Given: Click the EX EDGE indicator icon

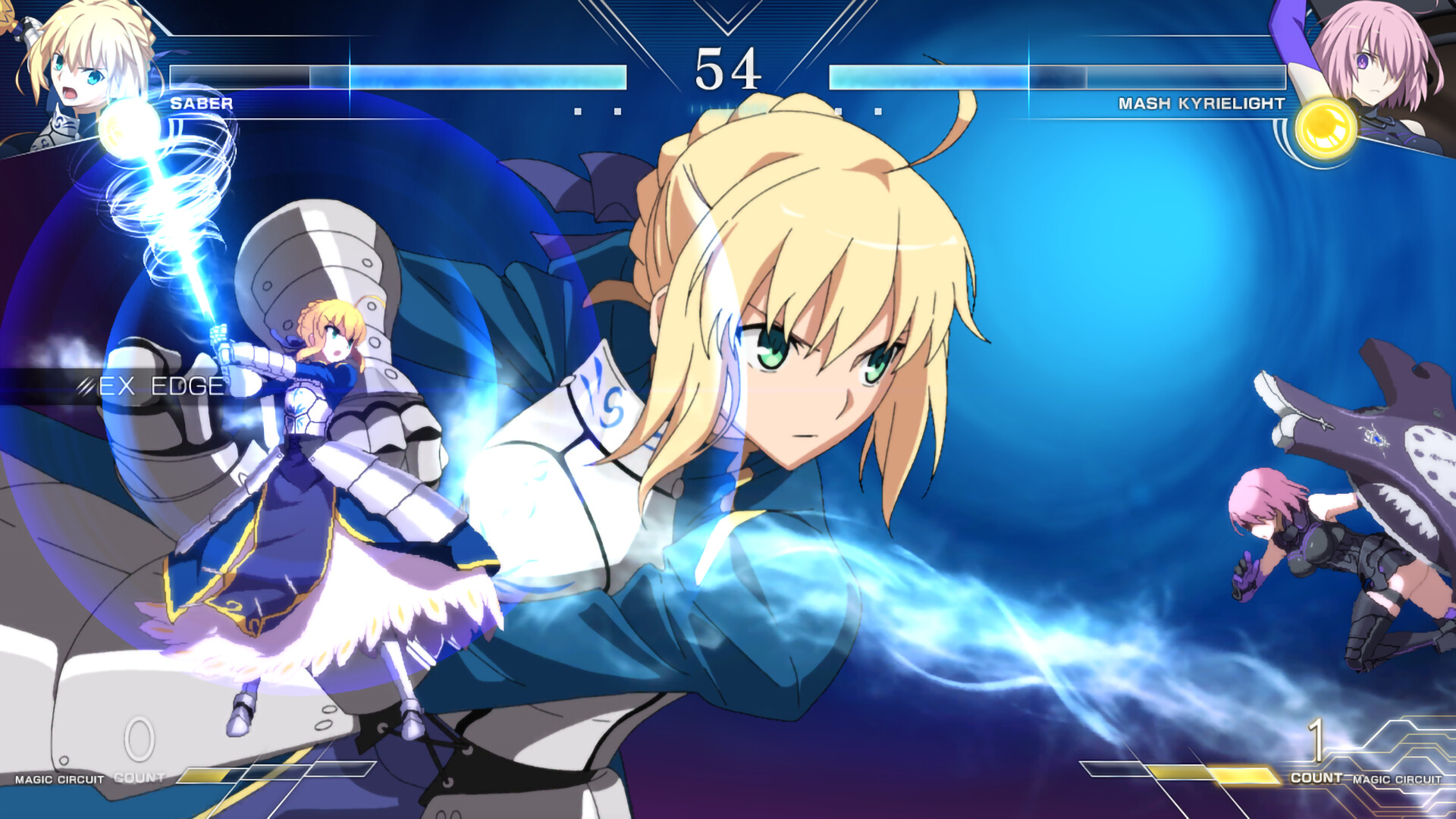Looking at the screenshot, I should (x=83, y=387).
